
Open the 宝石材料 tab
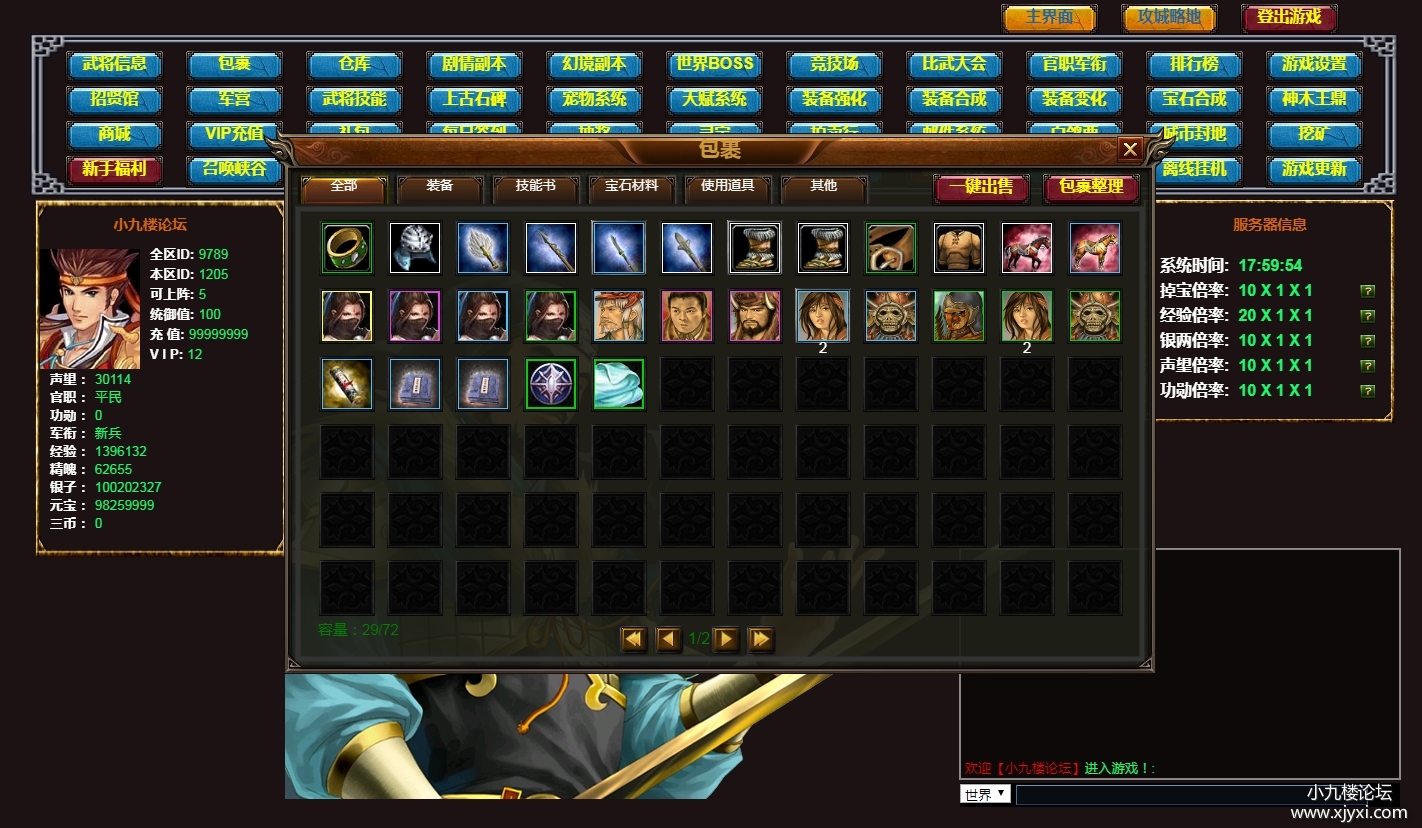coord(631,189)
